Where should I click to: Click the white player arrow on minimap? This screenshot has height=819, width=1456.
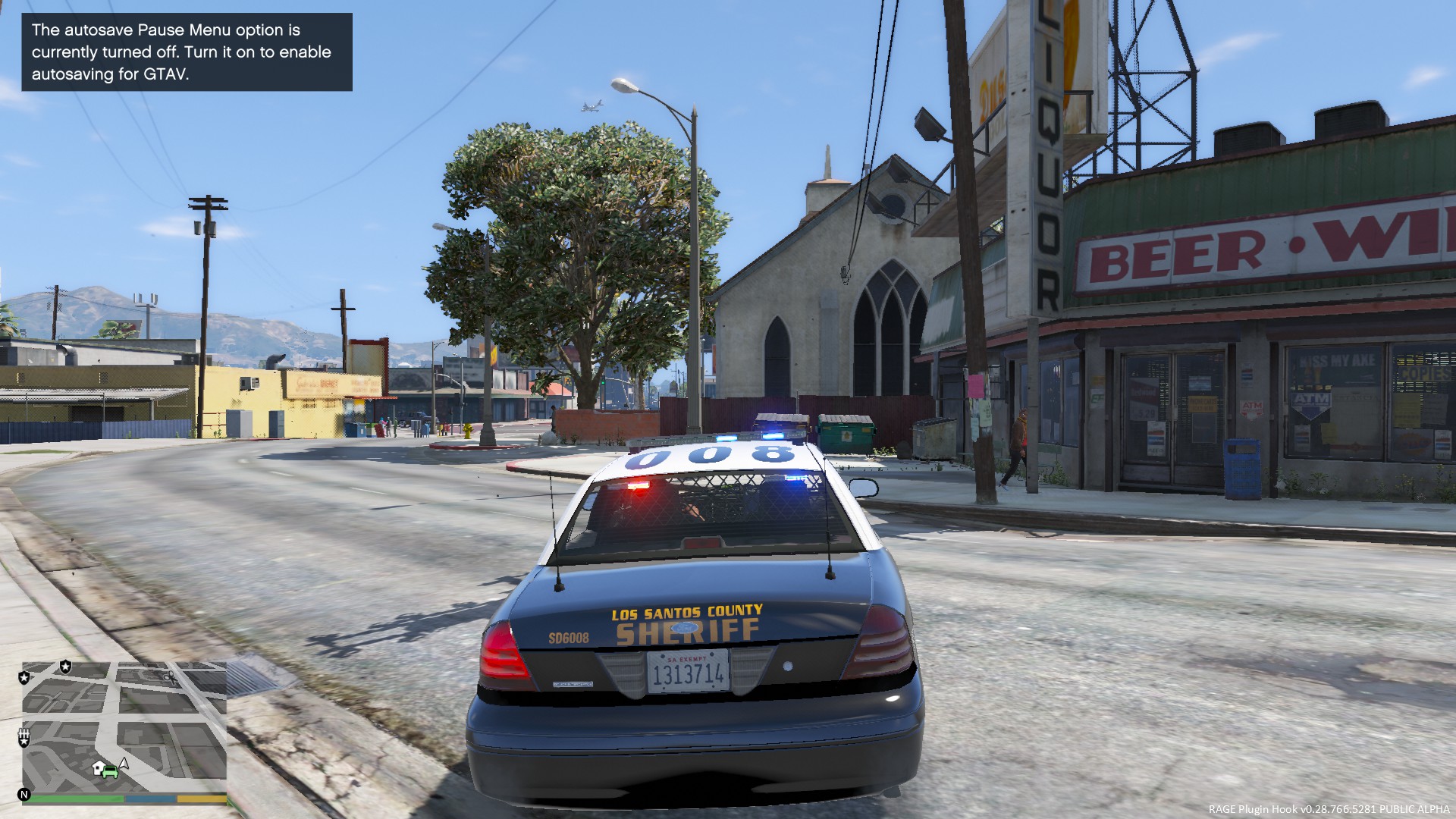[x=124, y=764]
